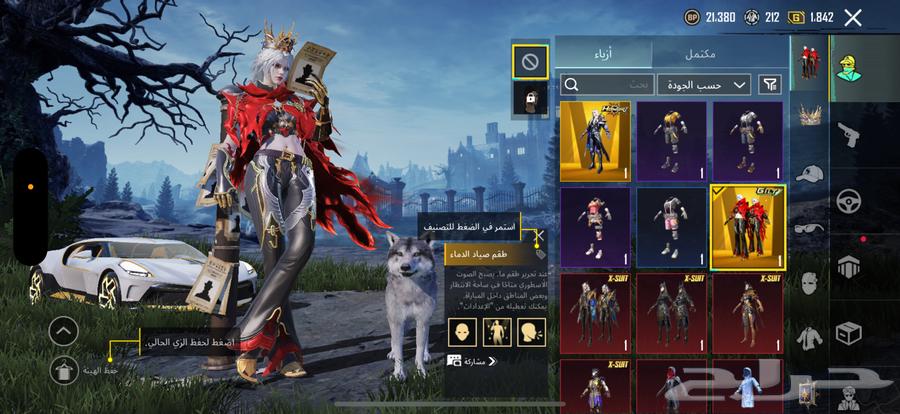Open the filter funnel options

click(771, 85)
